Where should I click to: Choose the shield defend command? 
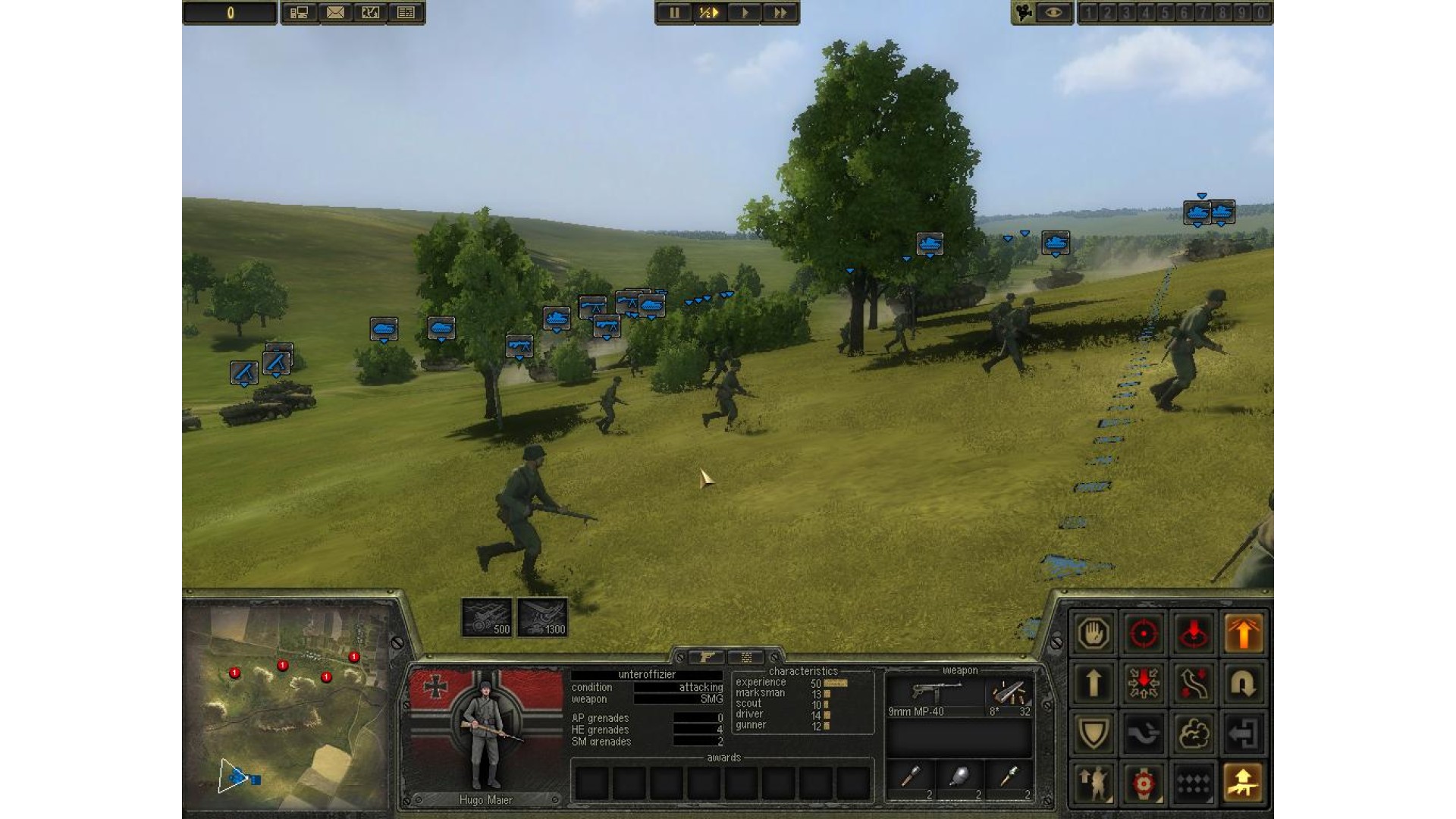1094,733
